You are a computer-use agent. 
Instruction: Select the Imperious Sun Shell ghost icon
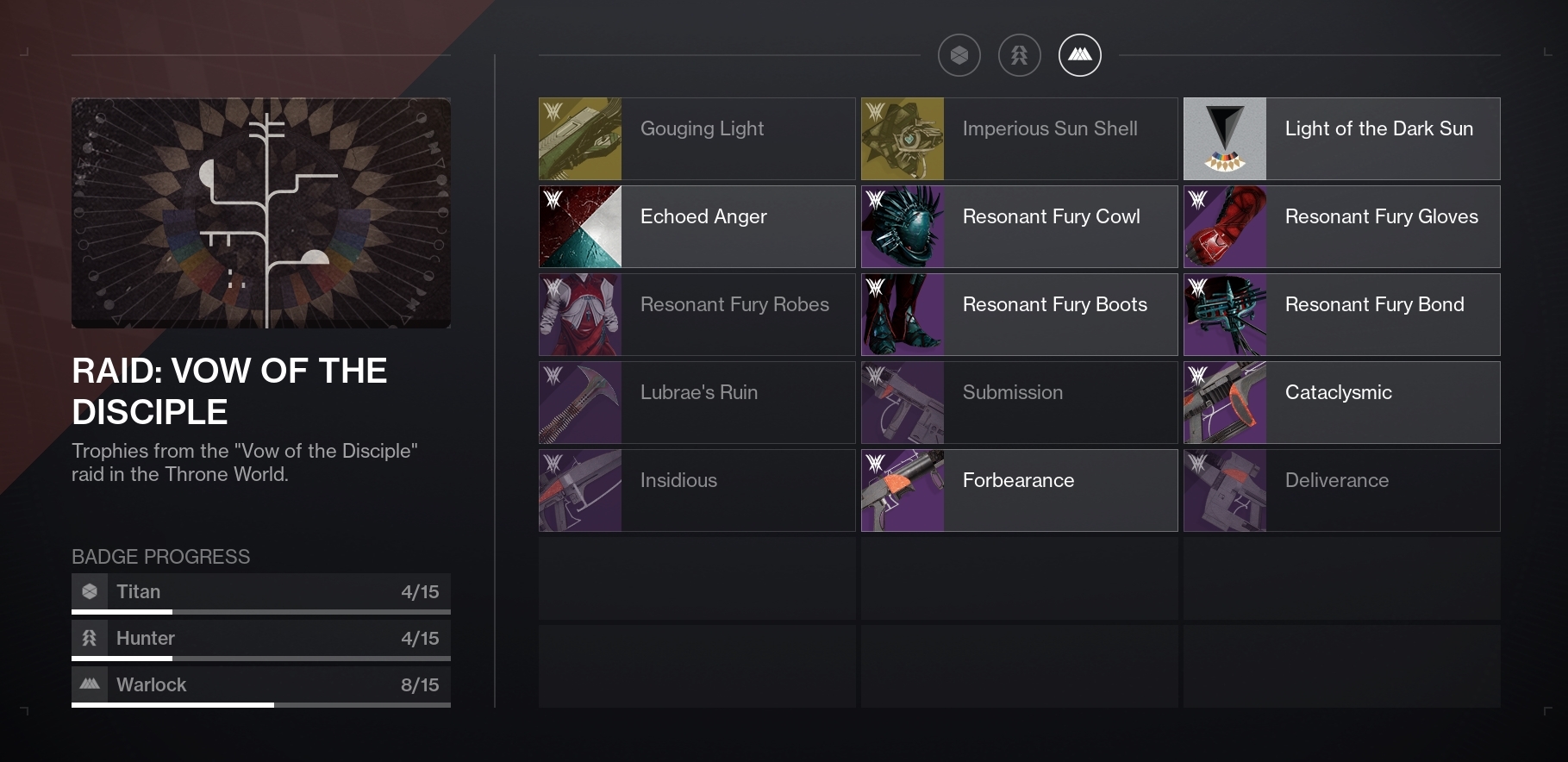[902, 138]
